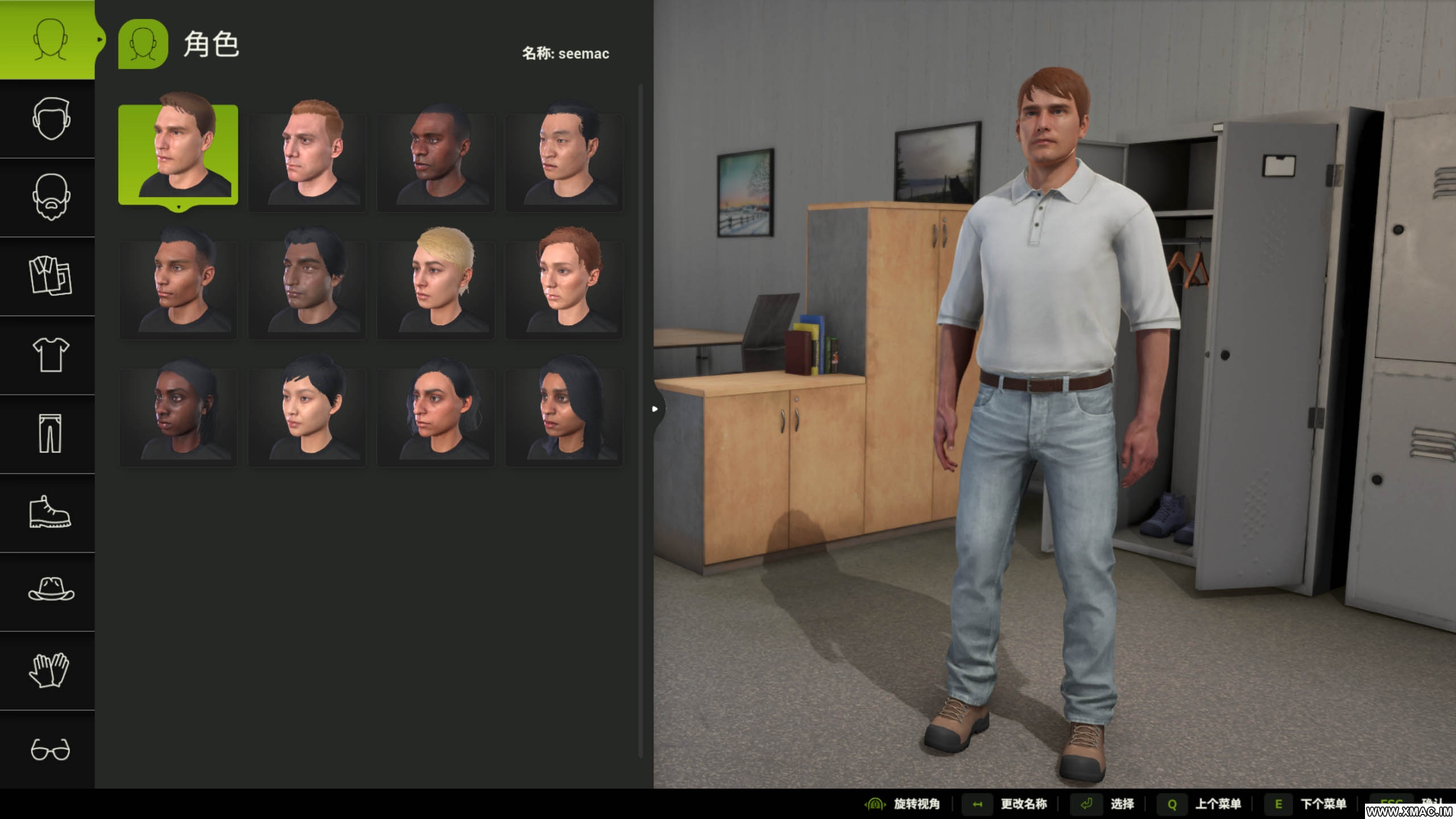Image resolution: width=1456 pixels, height=819 pixels.
Task: Open the boots footwear category
Action: tap(50, 512)
